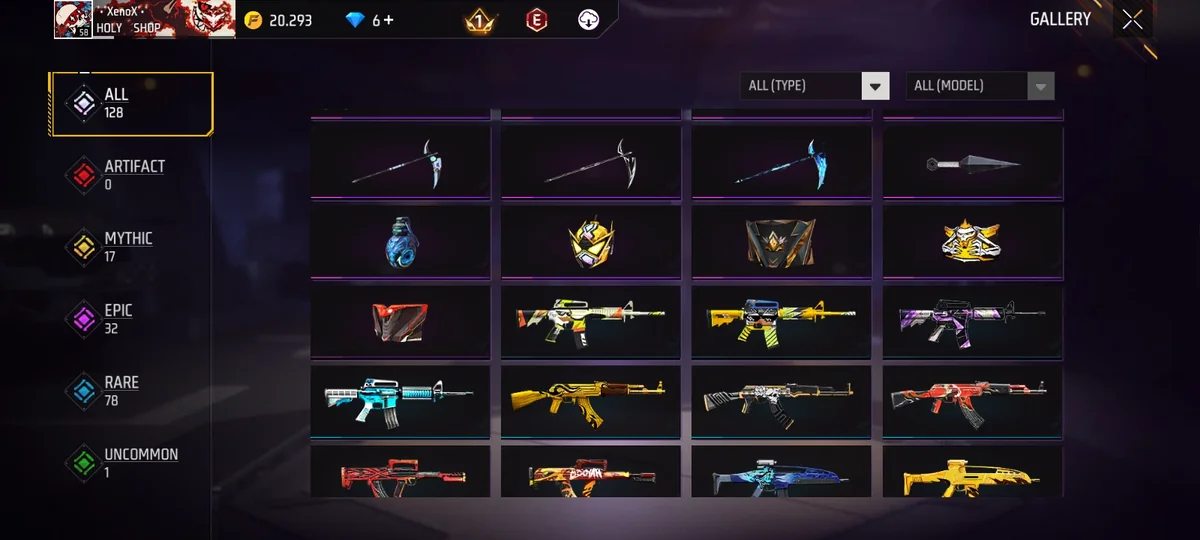
Task: Select the glowing blue scythe
Action: pyautogui.click(x=781, y=162)
